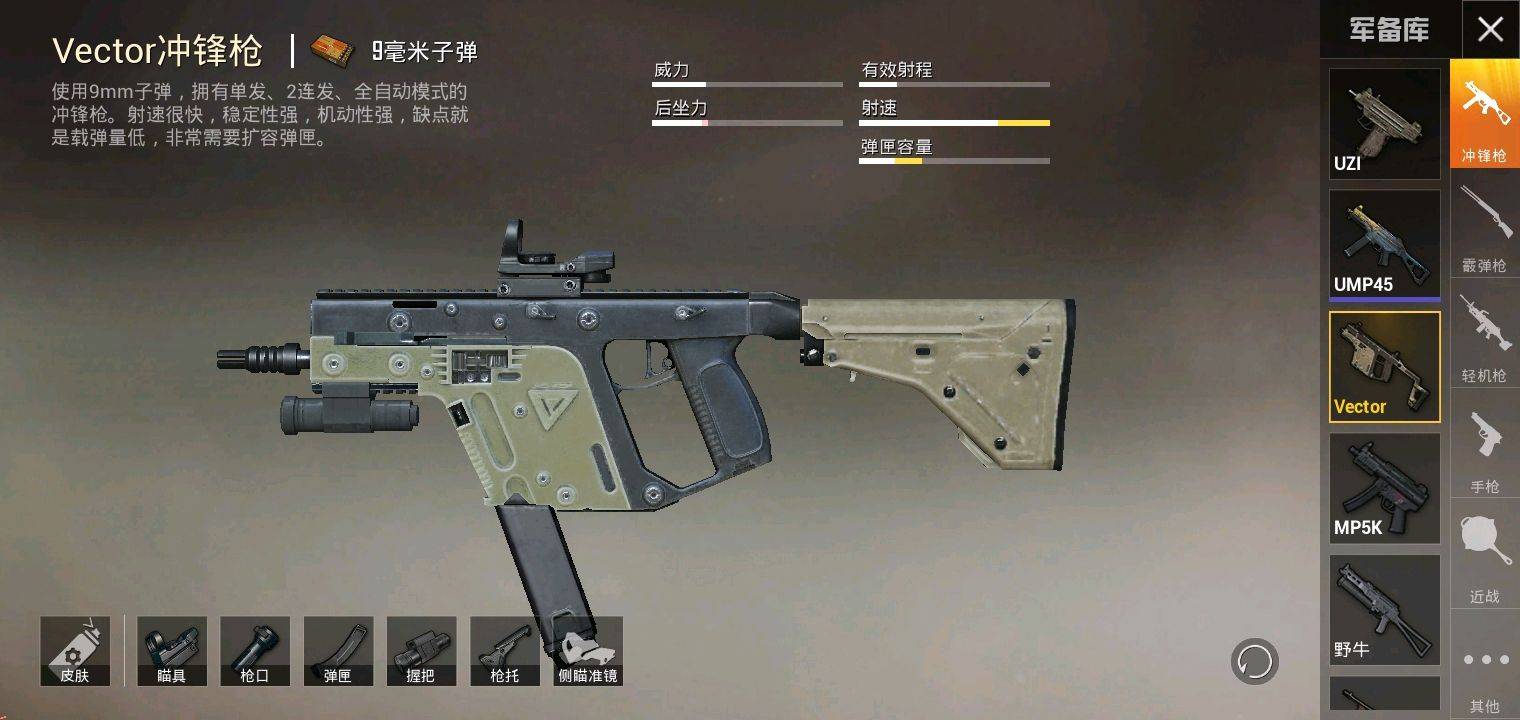Viewport: 1520px width, 720px height.
Task: Open the 侧瞄准镜 side scope slot
Action: (x=587, y=650)
